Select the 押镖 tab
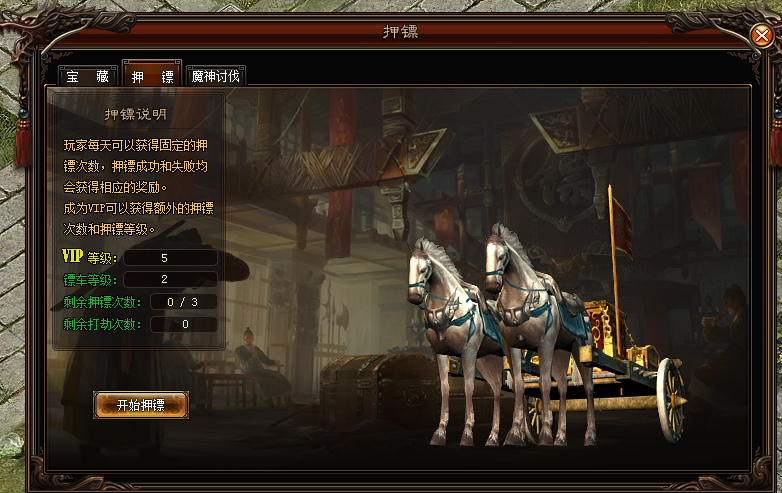Image resolution: width=782 pixels, height=493 pixels. [152, 76]
